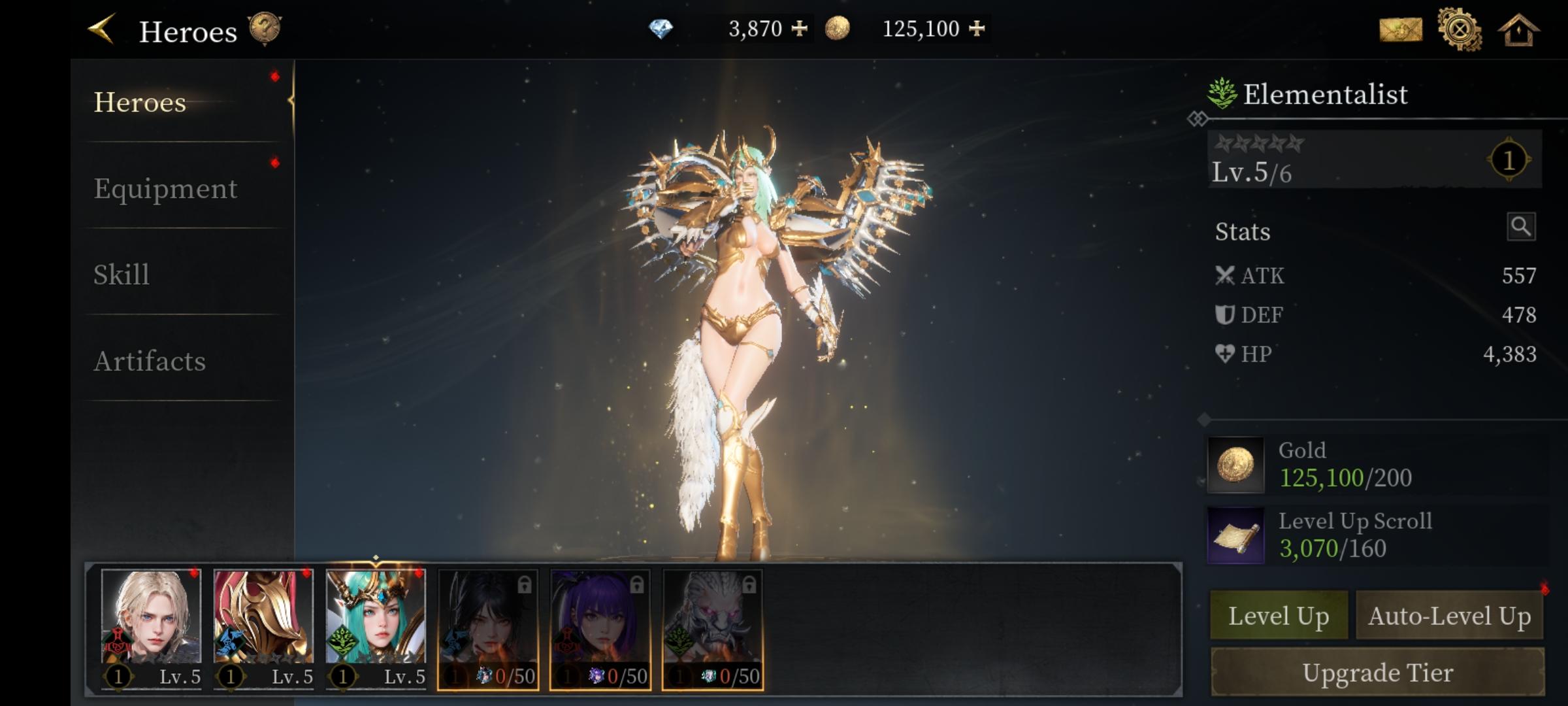The image size is (1568, 706).
Task: Select the Heroes tab
Action: (x=140, y=103)
